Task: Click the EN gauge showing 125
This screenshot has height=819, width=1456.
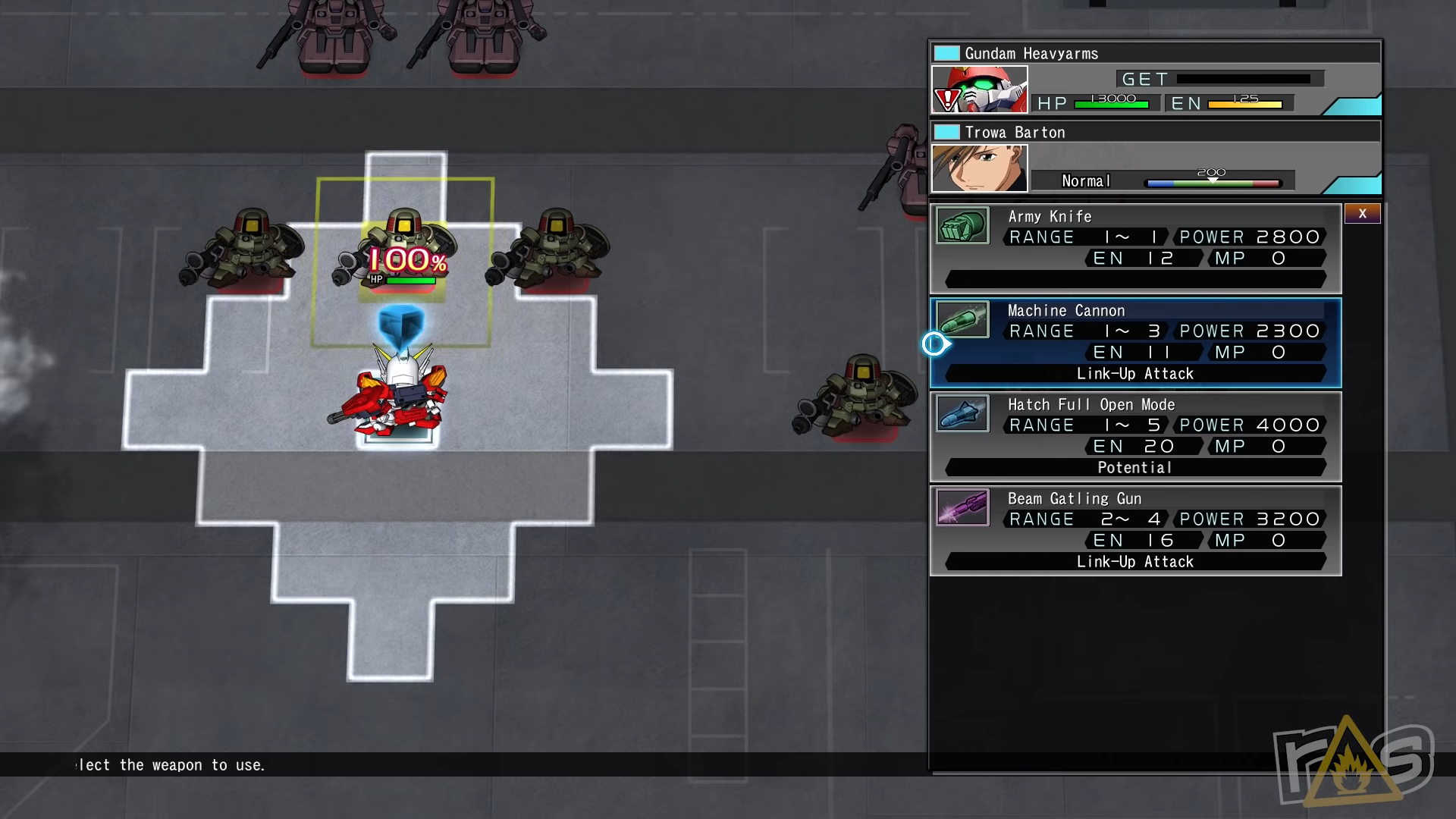Action: tap(1244, 104)
